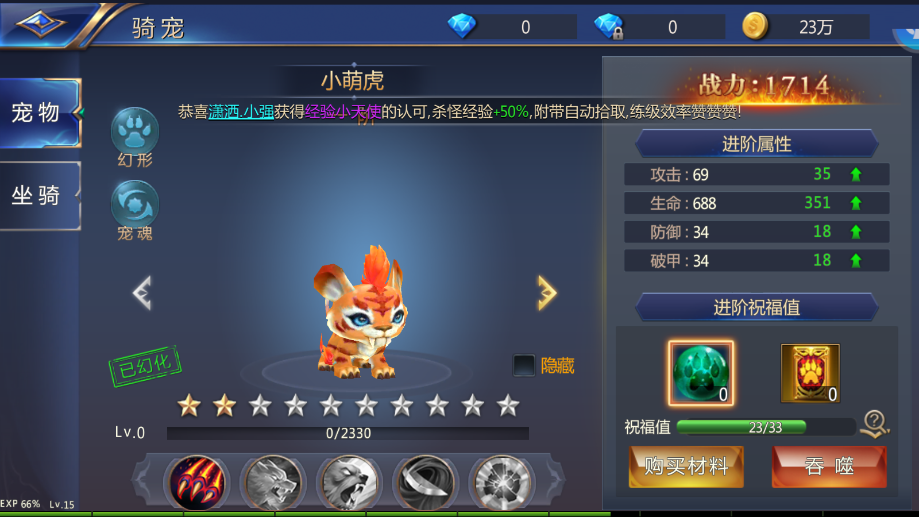This screenshot has width=919, height=517.
Task: Click the red 吞噬 devour button
Action: [828, 466]
